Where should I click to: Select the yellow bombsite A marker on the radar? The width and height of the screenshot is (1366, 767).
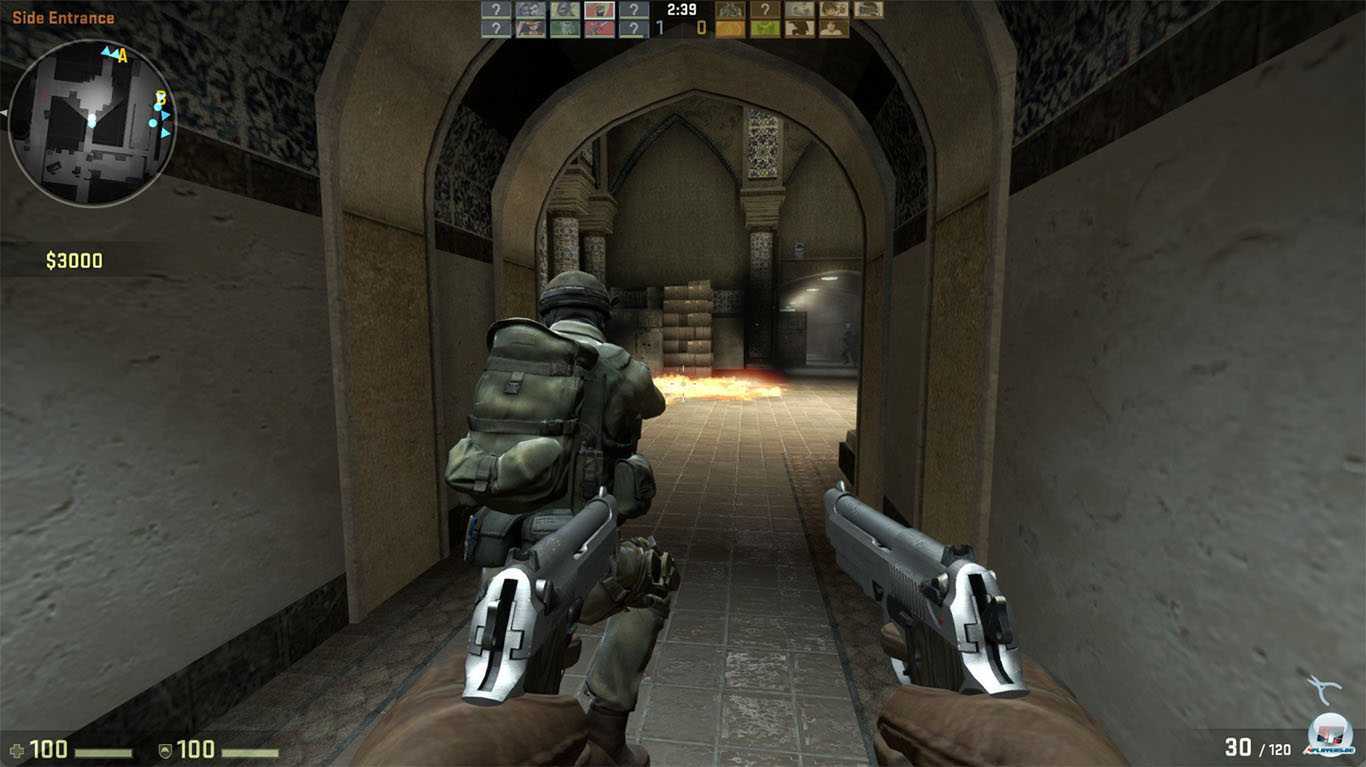(123, 57)
